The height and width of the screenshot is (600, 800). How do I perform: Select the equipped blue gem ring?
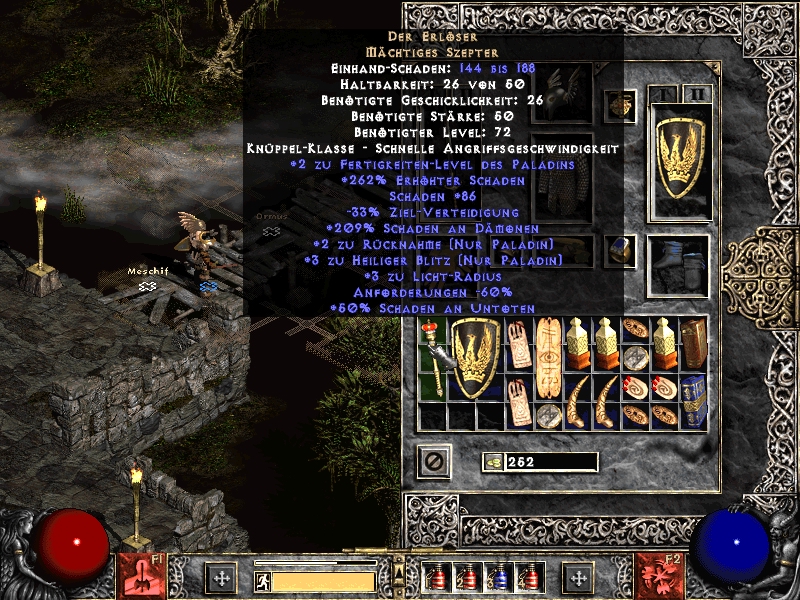click(621, 249)
